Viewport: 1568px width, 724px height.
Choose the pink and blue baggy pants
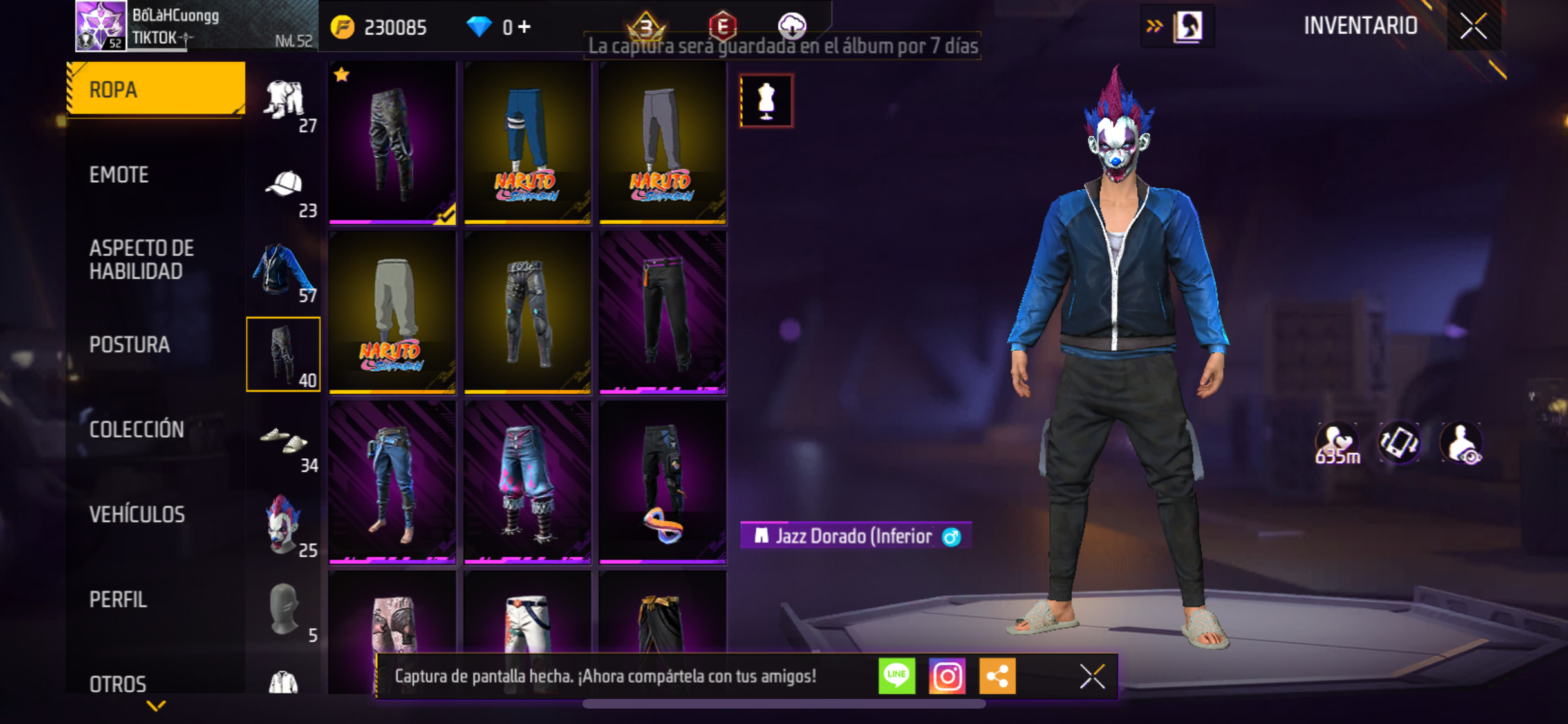(527, 483)
